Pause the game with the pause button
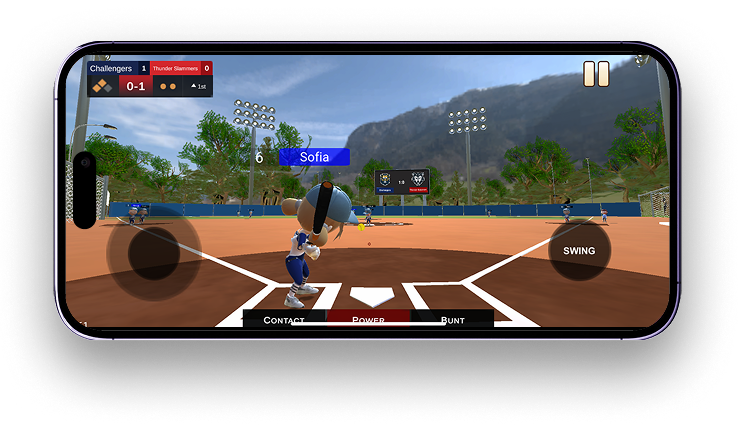The width and height of the screenshot is (747, 430). (596, 74)
